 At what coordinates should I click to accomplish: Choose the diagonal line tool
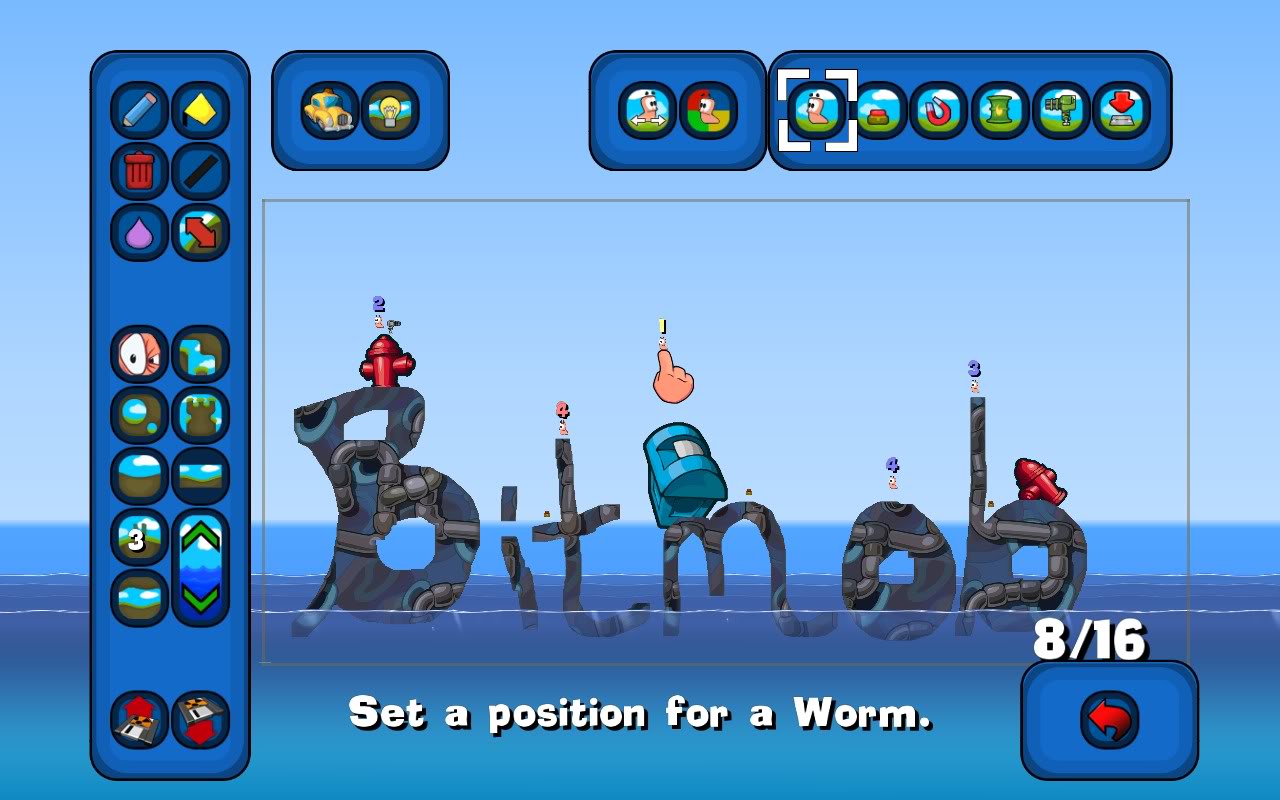[x=198, y=169]
